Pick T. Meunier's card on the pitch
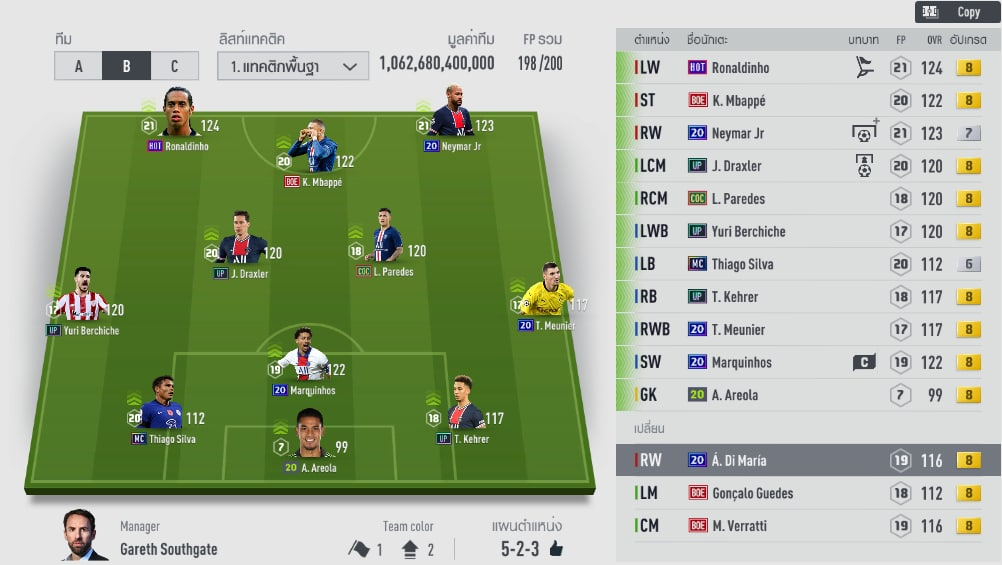Image resolution: width=1002 pixels, height=565 pixels. 546,296
